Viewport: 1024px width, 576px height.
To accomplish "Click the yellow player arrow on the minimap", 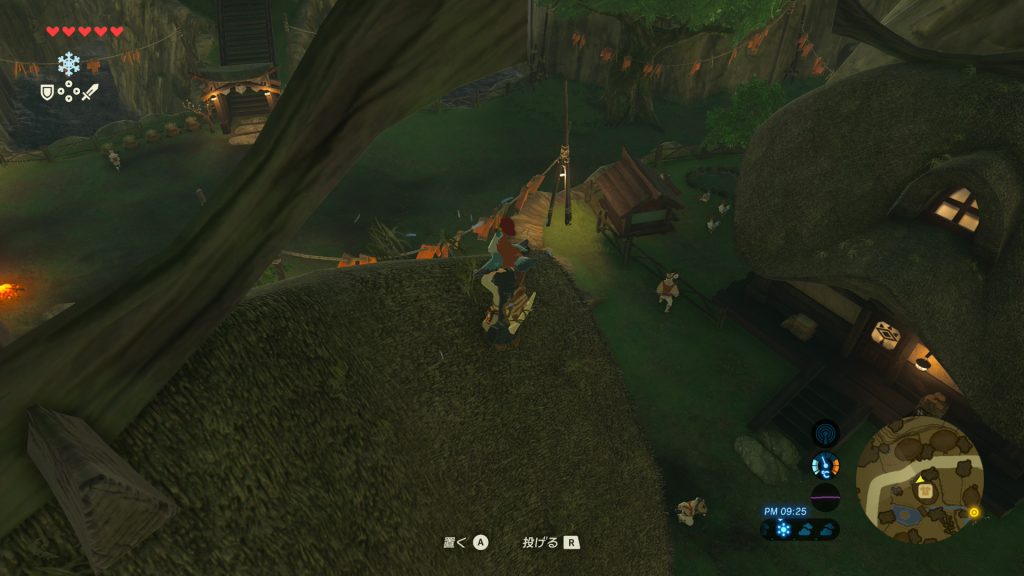I will [919, 479].
